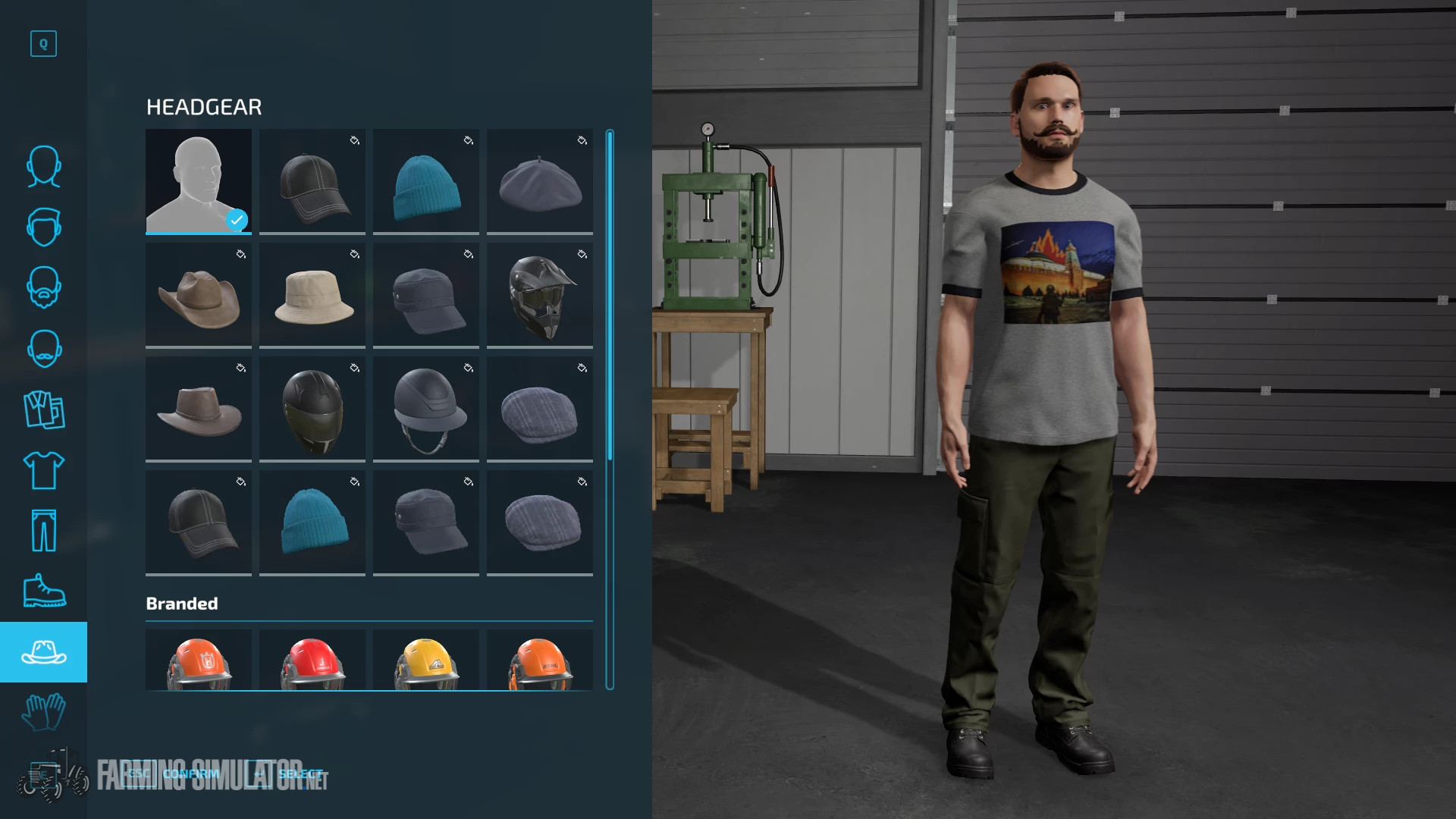1456x819 pixels.
Task: Open color options for the teal beanie
Action: click(x=469, y=140)
